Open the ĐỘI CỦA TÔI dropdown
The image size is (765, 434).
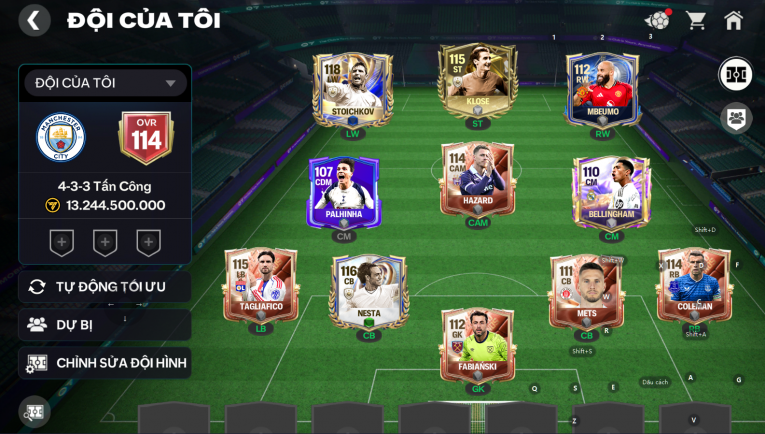[x=105, y=83]
